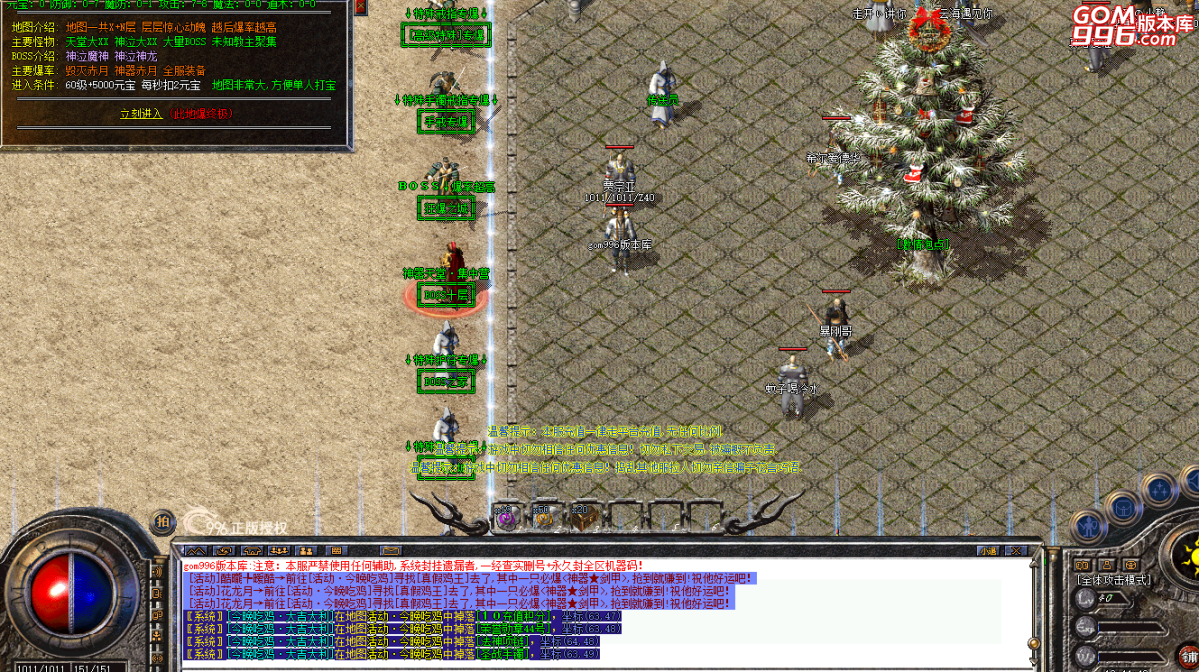Click the first chat toolbar button with mountain icon
The width and height of the screenshot is (1199, 672).
point(196,550)
